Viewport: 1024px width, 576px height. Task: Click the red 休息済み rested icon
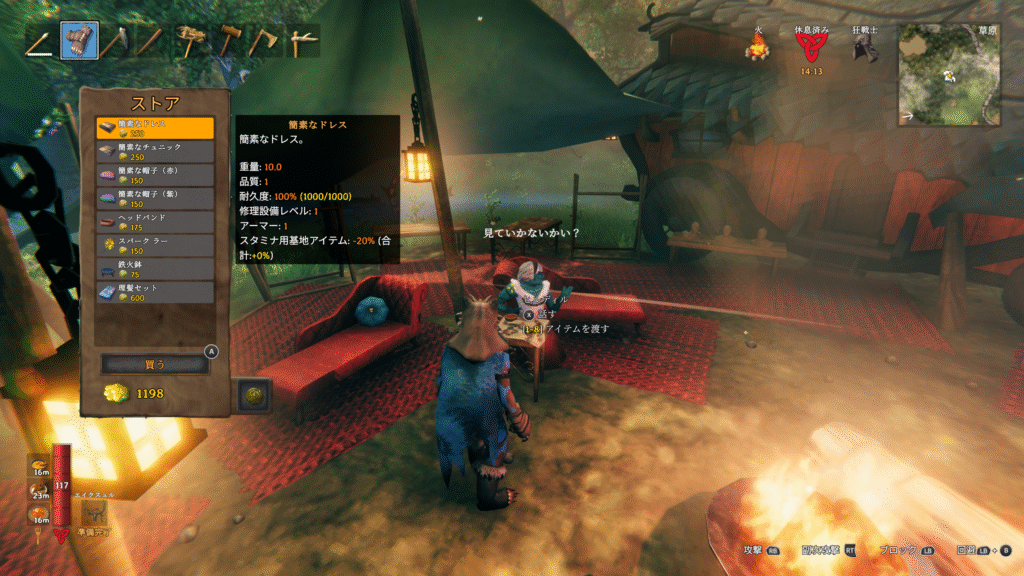(x=812, y=47)
